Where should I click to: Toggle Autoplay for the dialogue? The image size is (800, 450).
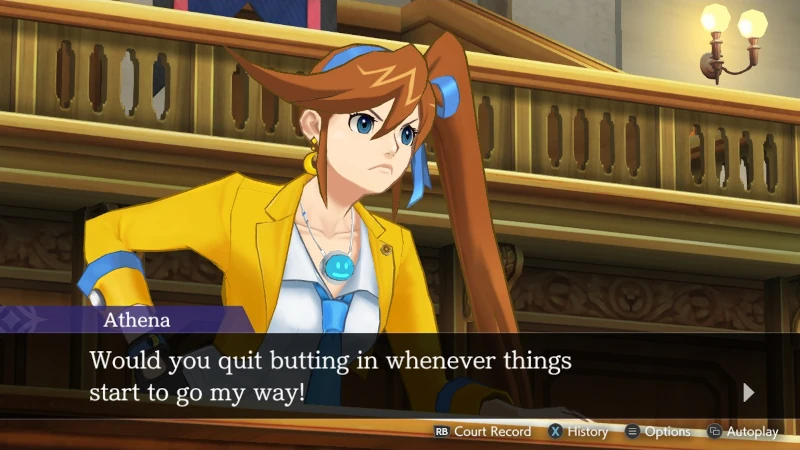pos(743,432)
